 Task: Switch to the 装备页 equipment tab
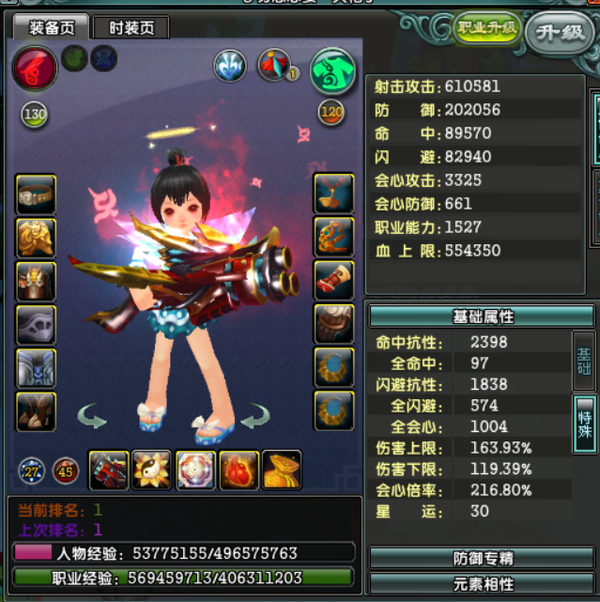pyautogui.click(x=49, y=27)
